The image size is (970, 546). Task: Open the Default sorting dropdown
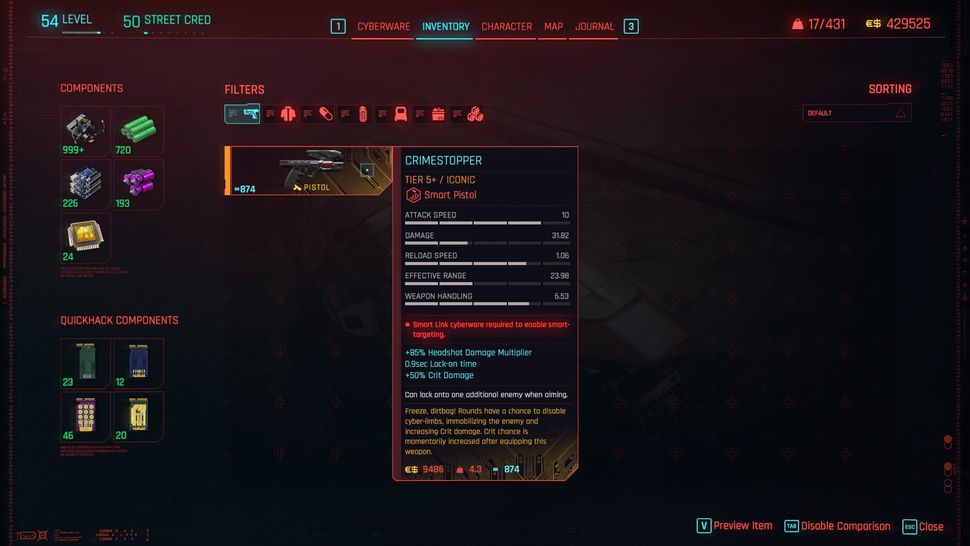click(x=857, y=113)
